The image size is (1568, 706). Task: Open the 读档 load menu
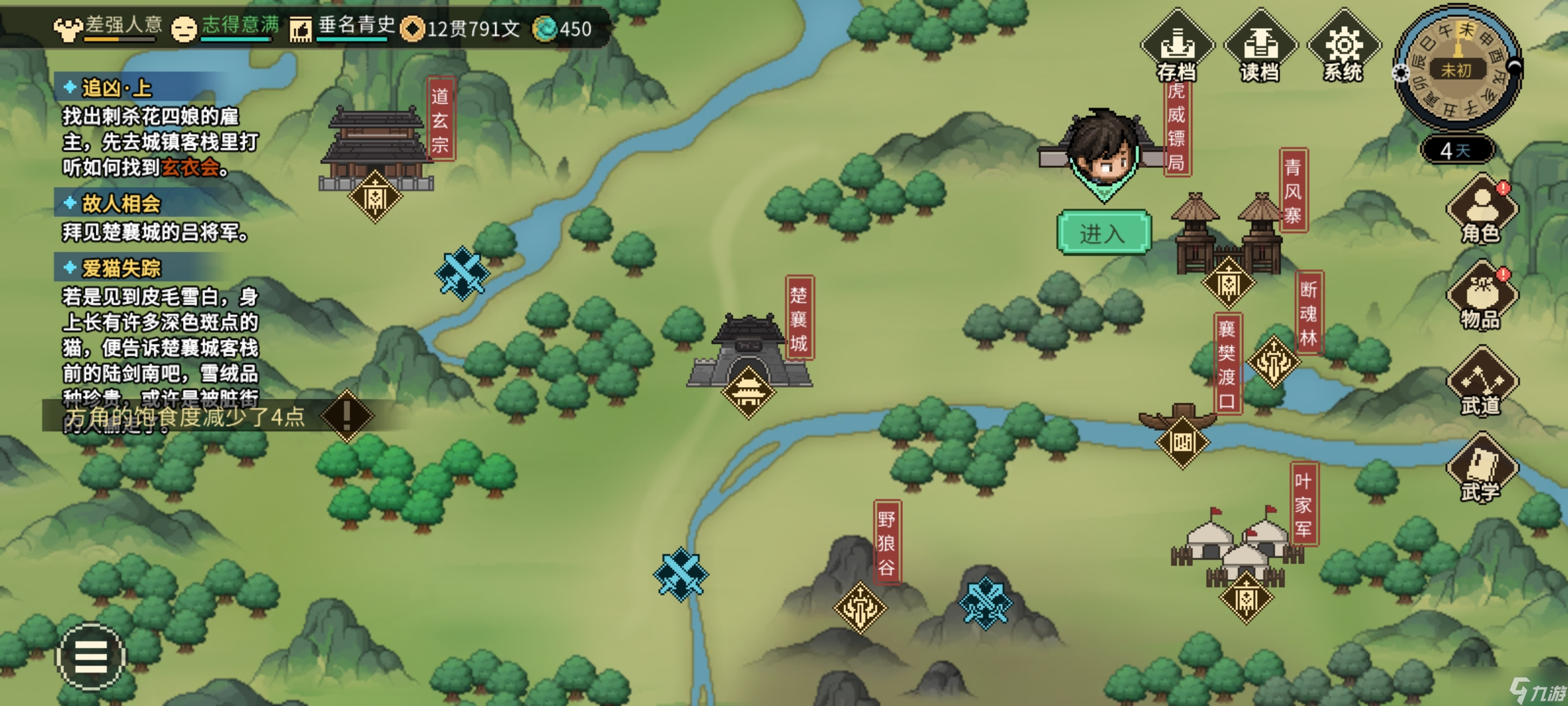[x=1260, y=47]
